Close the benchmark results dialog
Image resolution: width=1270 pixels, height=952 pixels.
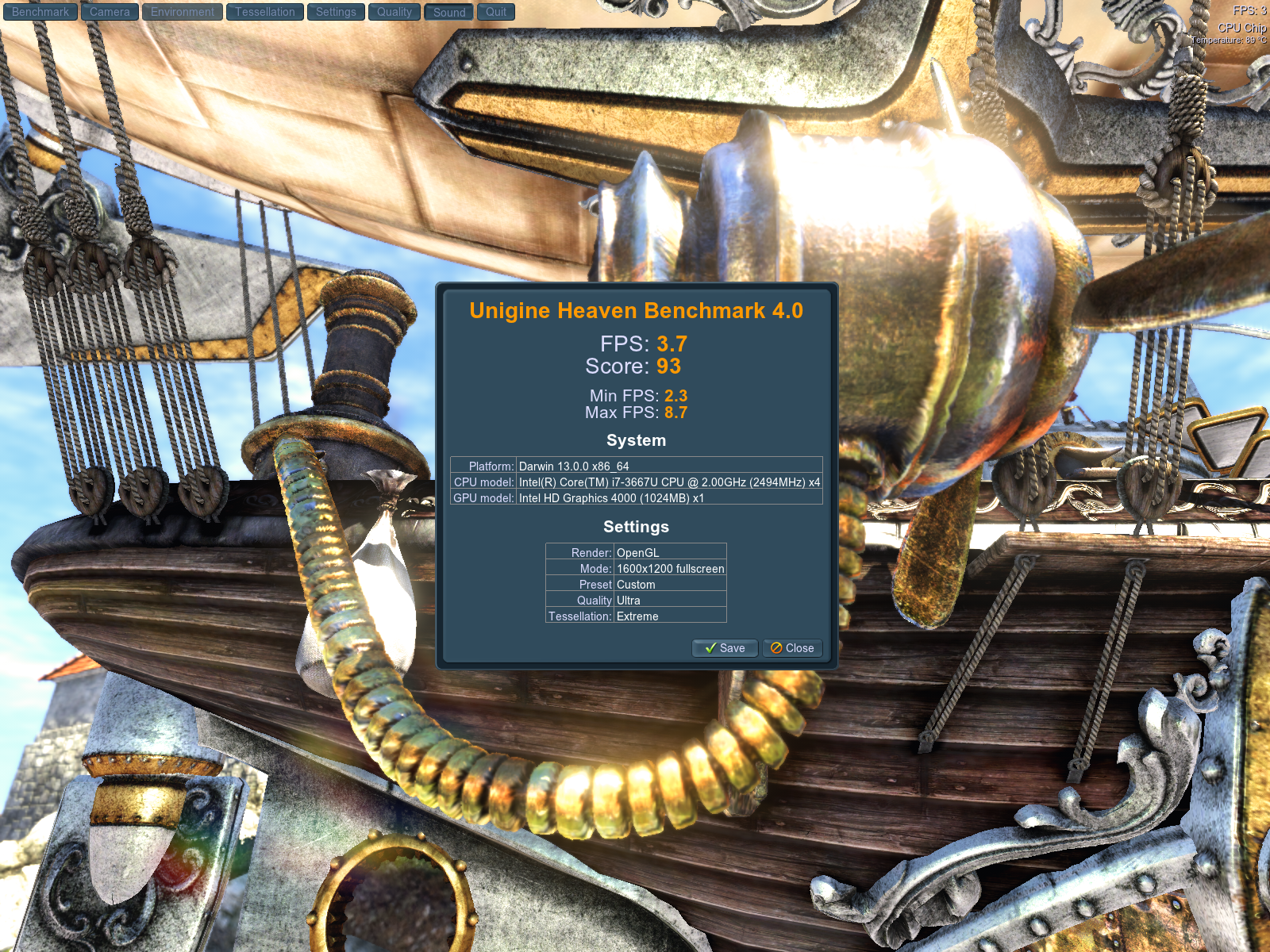pos(792,648)
